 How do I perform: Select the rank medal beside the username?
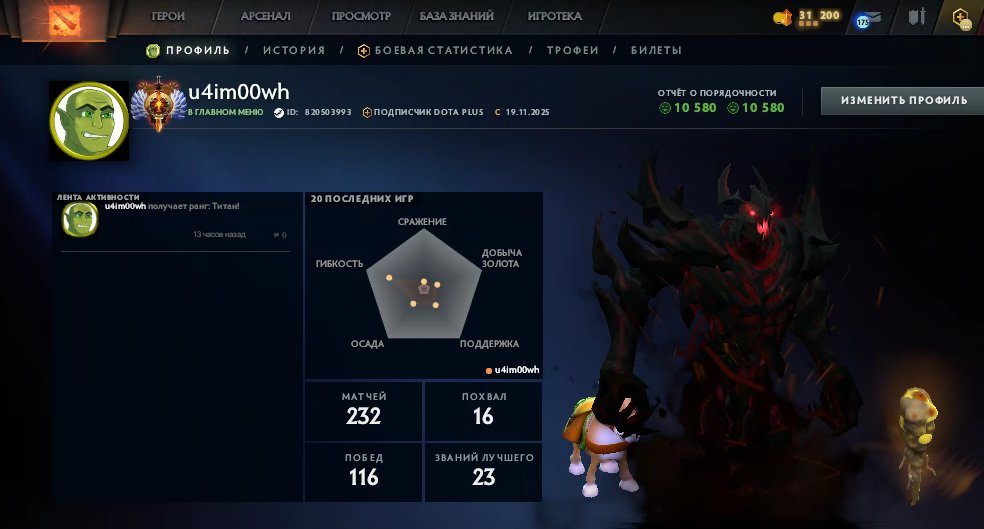[x=159, y=105]
